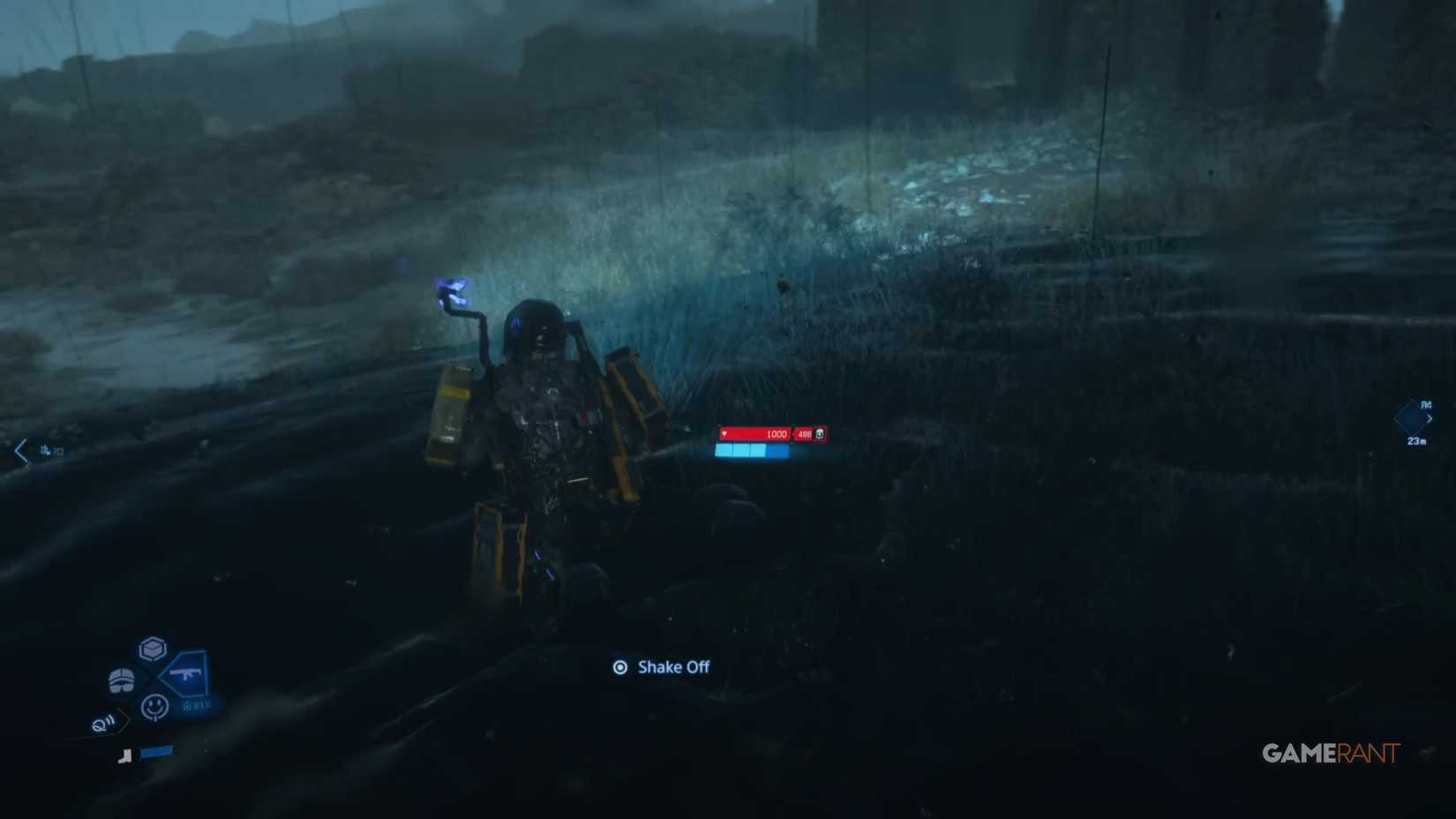Viewport: 1456px width, 819px height.
Task: Open the backpack cover icon on the HUD wheel
Action: (122, 680)
